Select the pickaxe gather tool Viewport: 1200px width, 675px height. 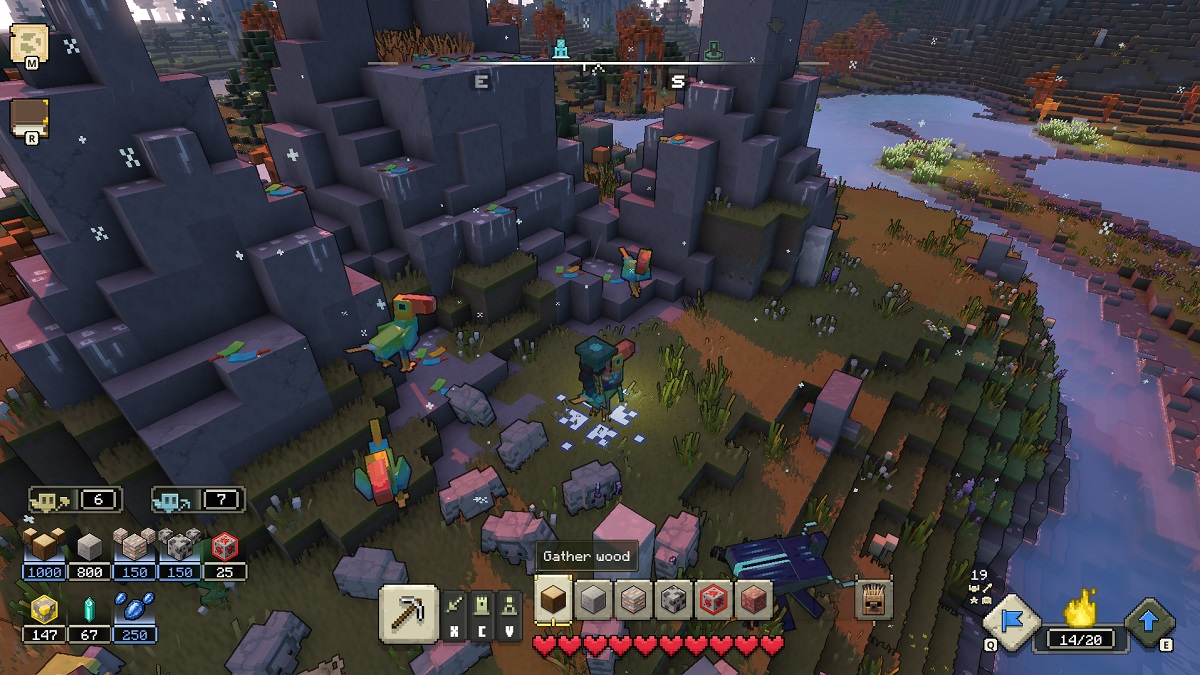click(408, 612)
